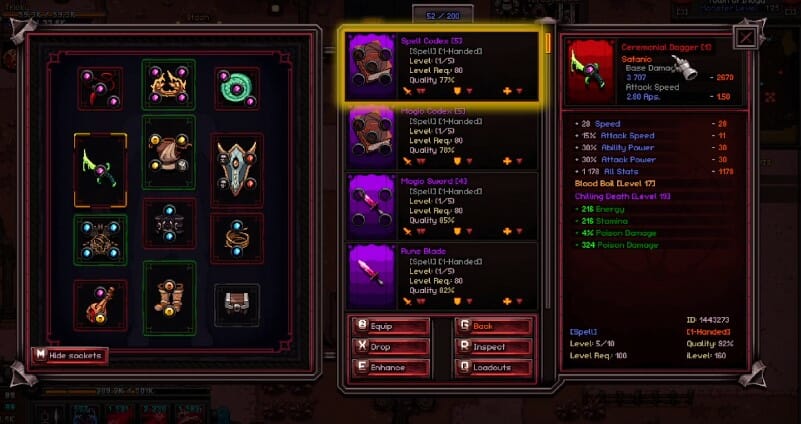Viewport: 801px width, 424px height.
Task: Inspect the selected item
Action: click(495, 346)
